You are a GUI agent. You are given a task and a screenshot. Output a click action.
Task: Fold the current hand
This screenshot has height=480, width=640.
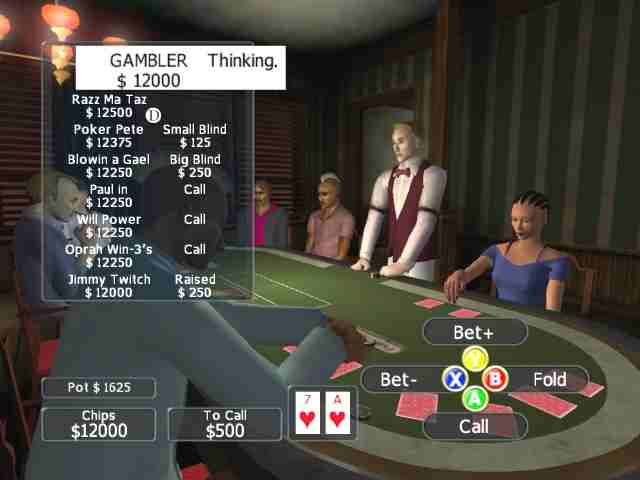pyautogui.click(x=548, y=380)
